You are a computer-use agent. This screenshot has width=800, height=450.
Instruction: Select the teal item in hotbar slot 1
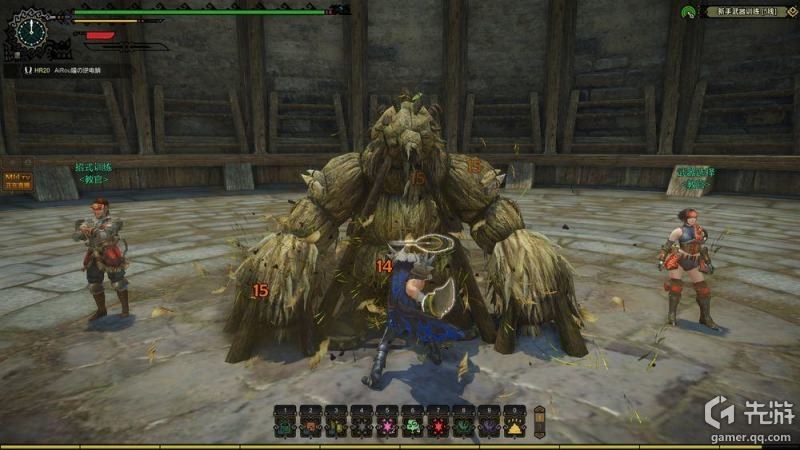285,427
